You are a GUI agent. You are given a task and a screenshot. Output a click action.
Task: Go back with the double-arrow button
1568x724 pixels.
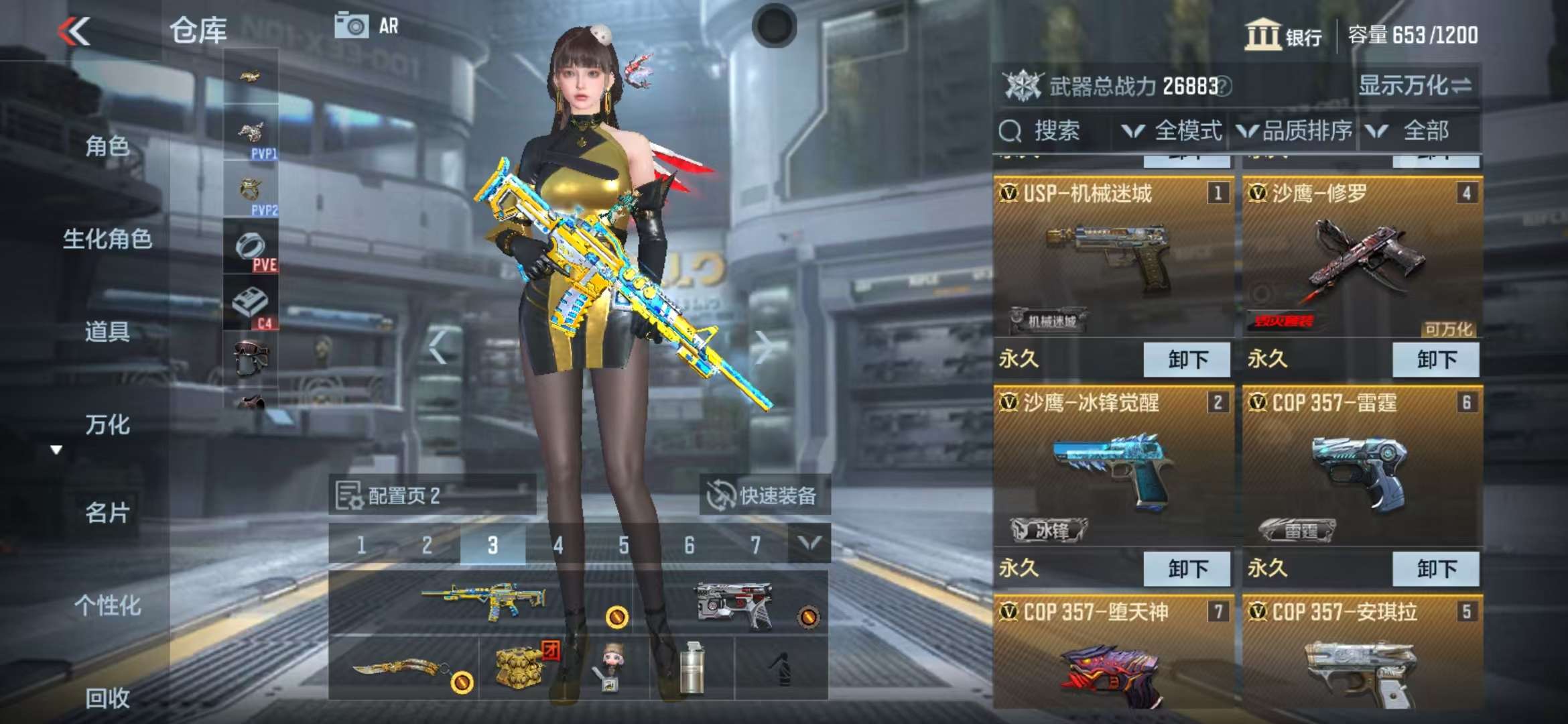click(x=74, y=32)
